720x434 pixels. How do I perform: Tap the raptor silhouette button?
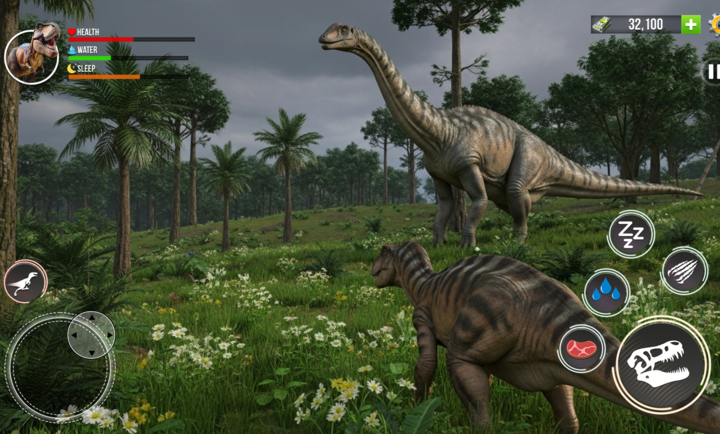[x=25, y=281]
